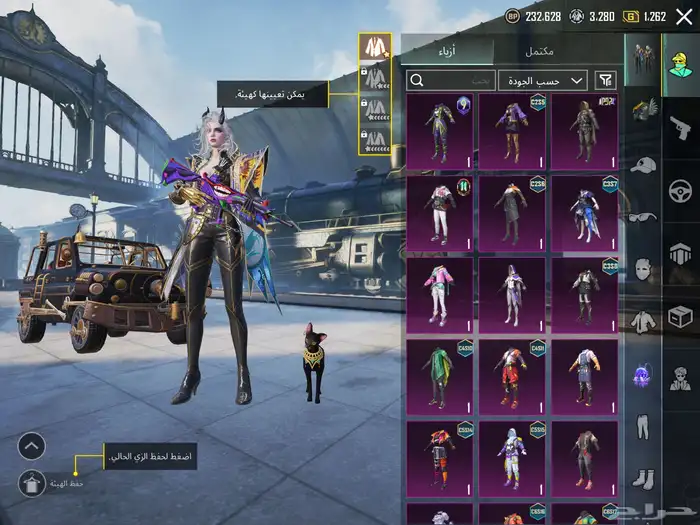Select the red shorts outfit
This screenshot has width=700, height=525.
click(x=512, y=375)
